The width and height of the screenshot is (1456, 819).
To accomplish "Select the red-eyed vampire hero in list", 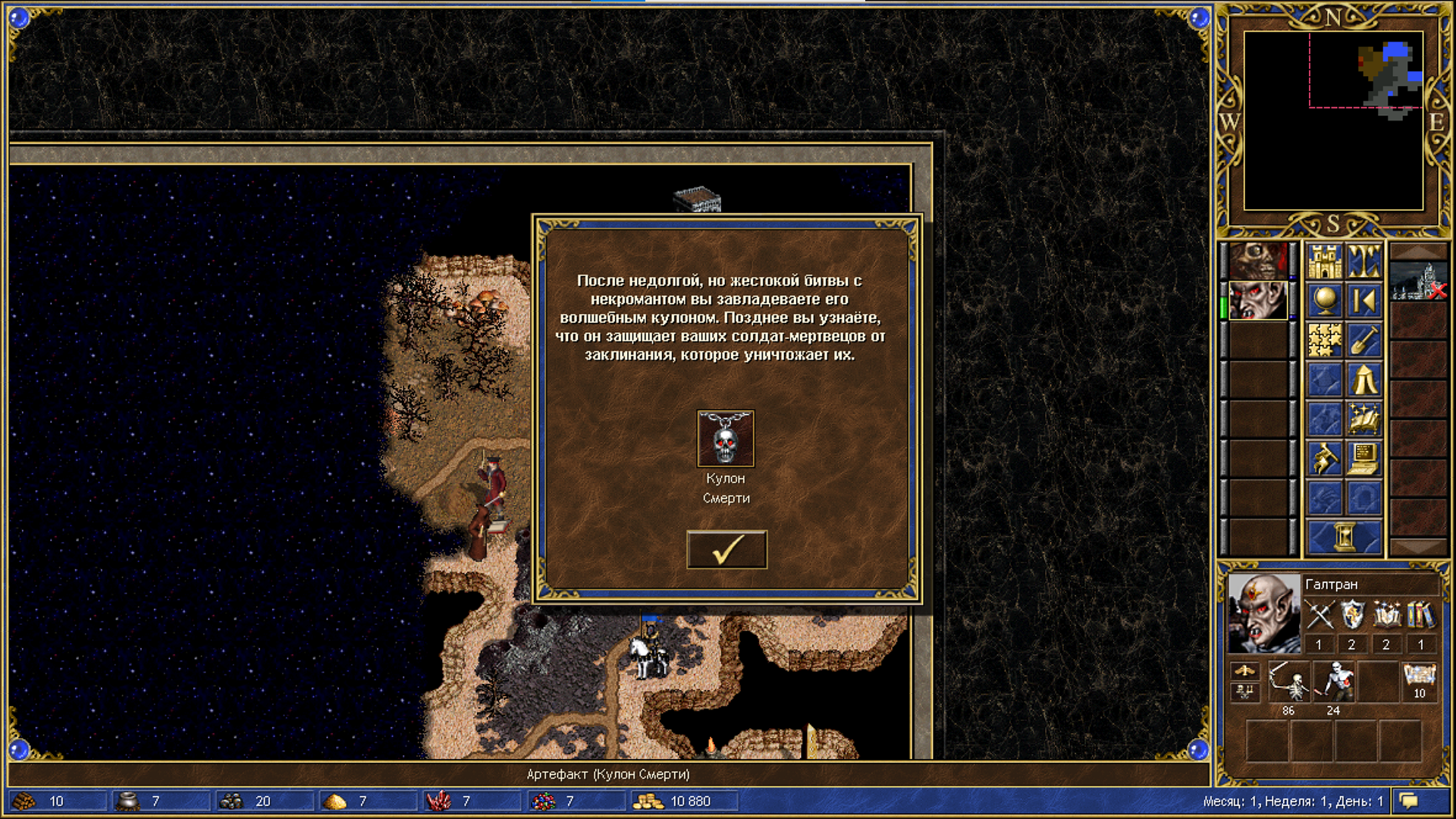I will (x=1258, y=301).
